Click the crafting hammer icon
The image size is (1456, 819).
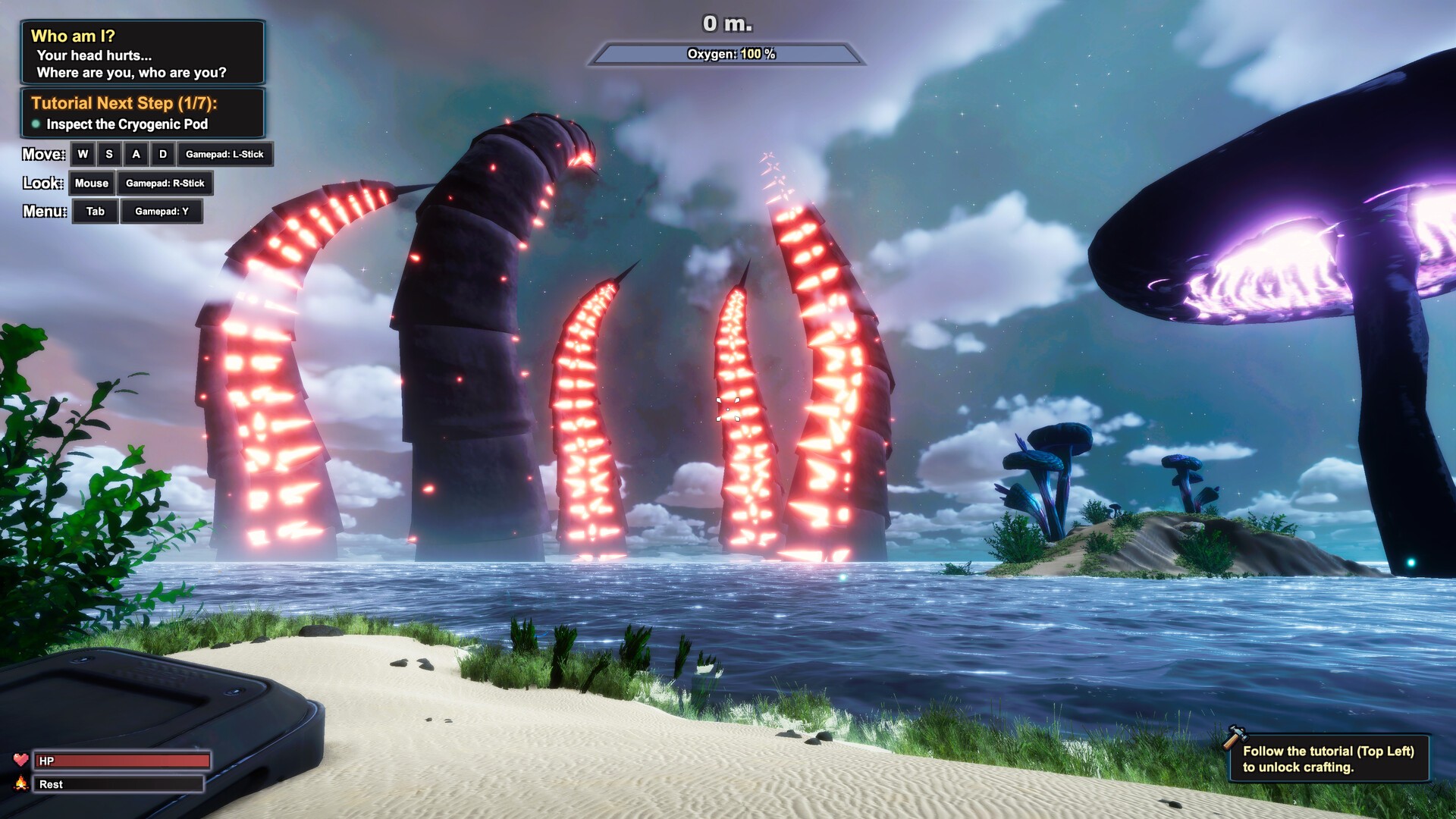(1235, 736)
